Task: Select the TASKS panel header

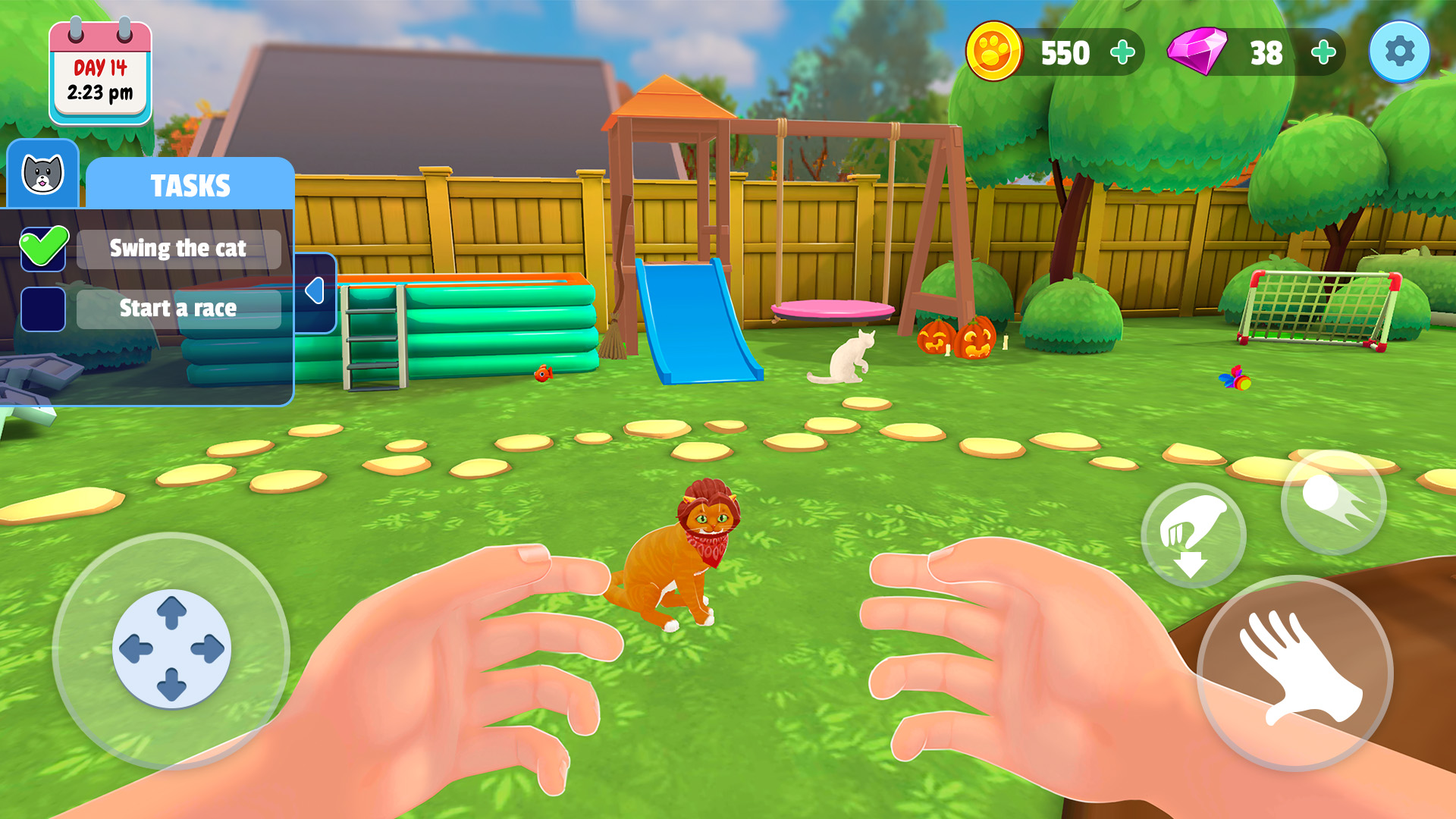Action: tap(191, 184)
